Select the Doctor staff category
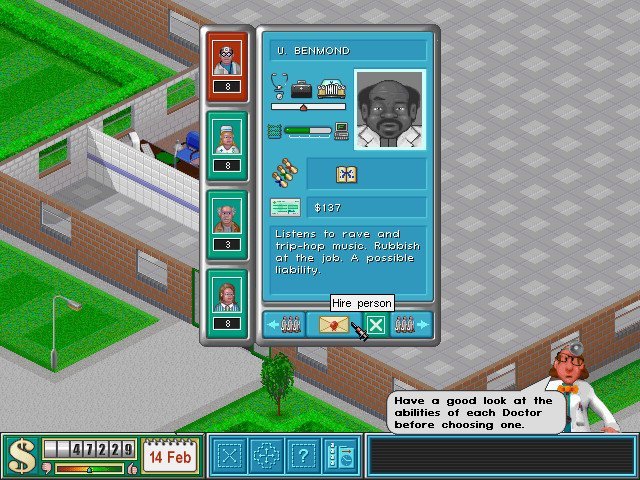 tap(227, 60)
